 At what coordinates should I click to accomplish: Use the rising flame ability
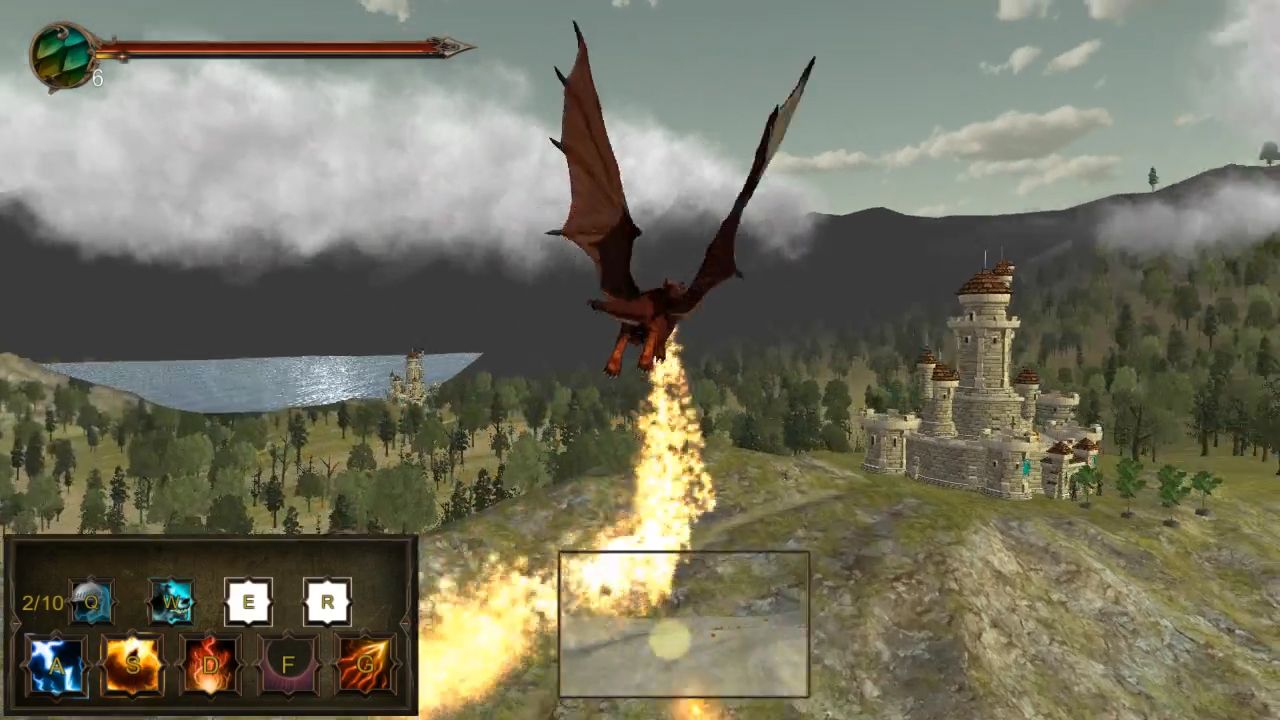point(211,665)
